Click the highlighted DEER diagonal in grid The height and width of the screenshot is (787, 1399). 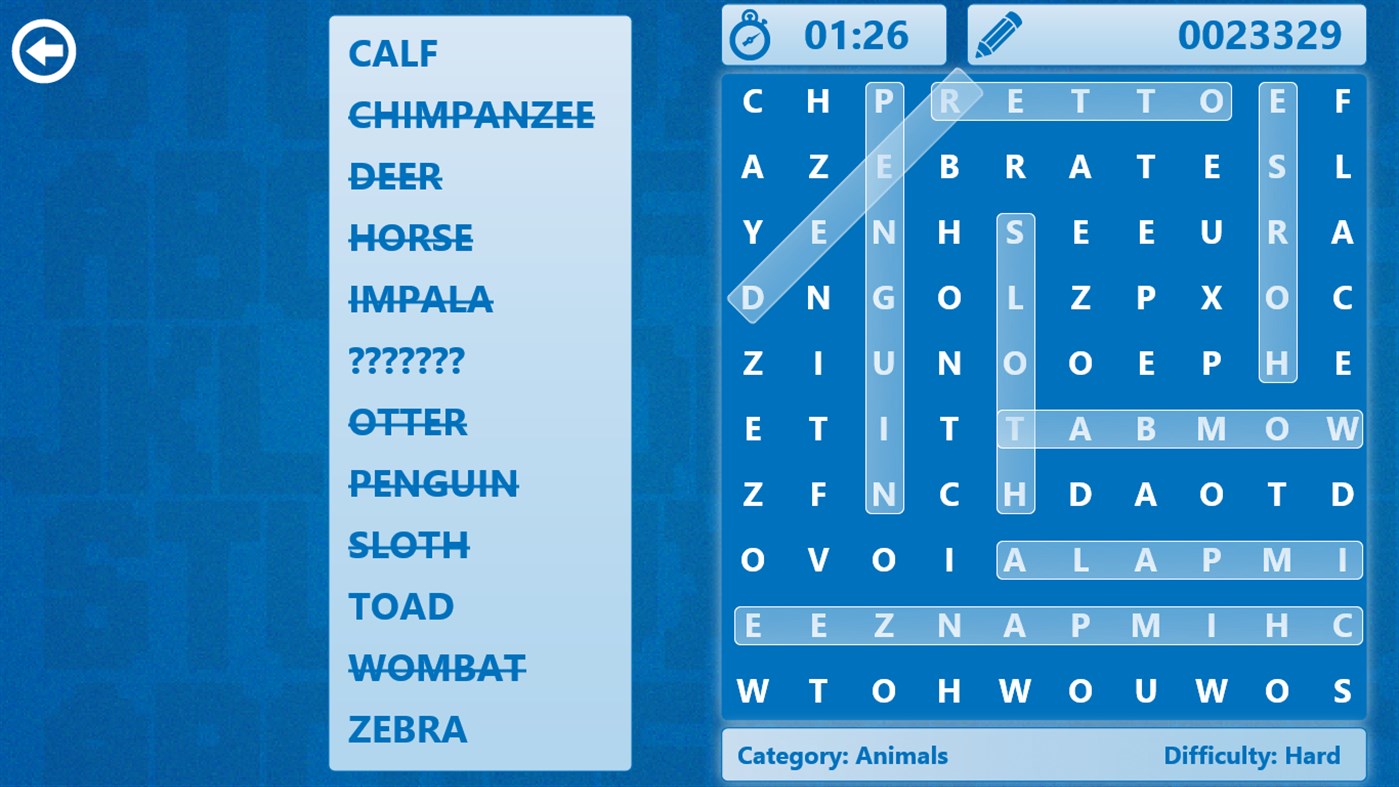click(x=850, y=200)
